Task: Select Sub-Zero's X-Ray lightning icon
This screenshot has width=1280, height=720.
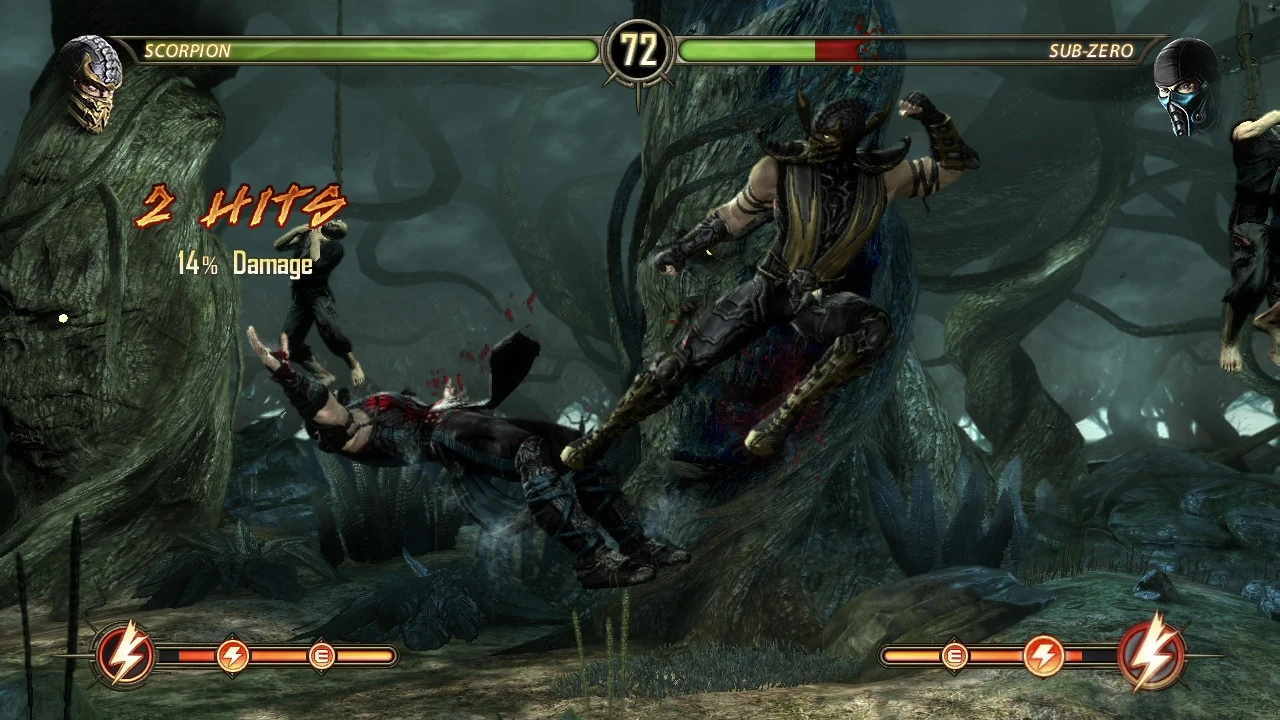Action: point(1152,655)
